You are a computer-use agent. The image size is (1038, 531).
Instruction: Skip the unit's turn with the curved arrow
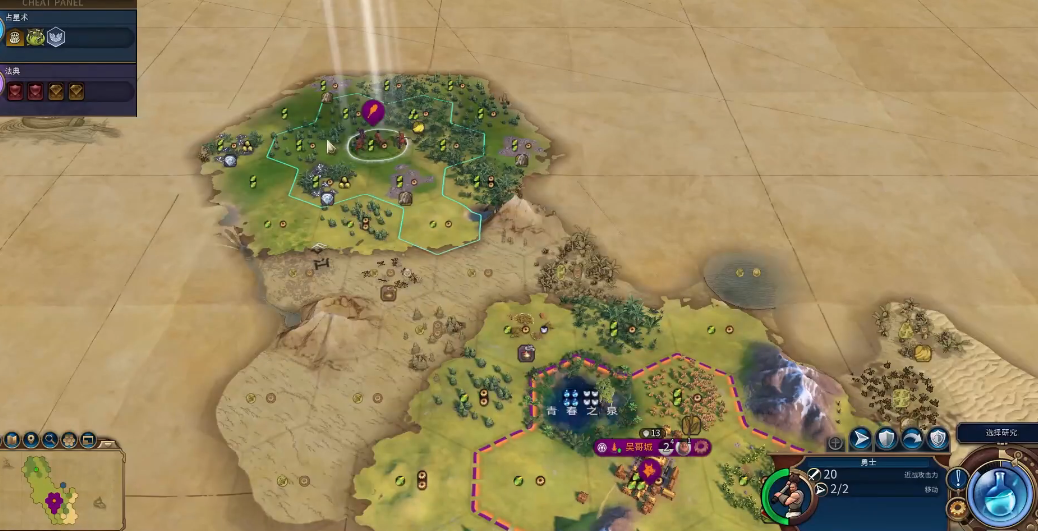[x=911, y=439]
